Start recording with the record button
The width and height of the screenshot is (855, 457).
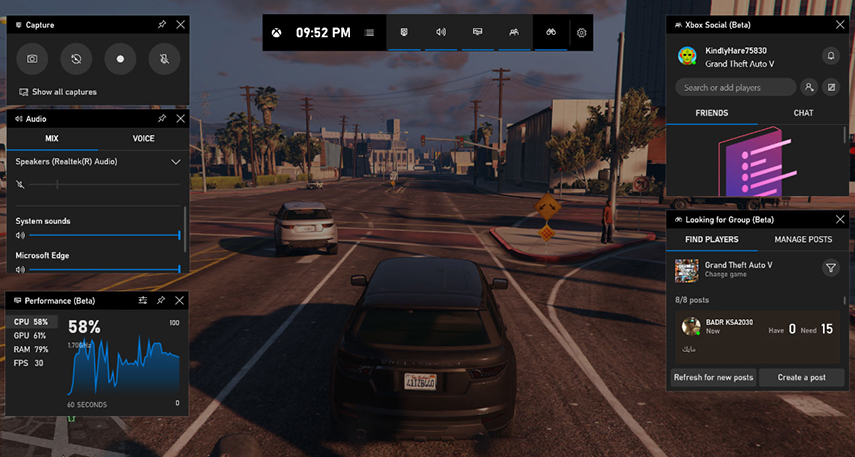pos(120,59)
